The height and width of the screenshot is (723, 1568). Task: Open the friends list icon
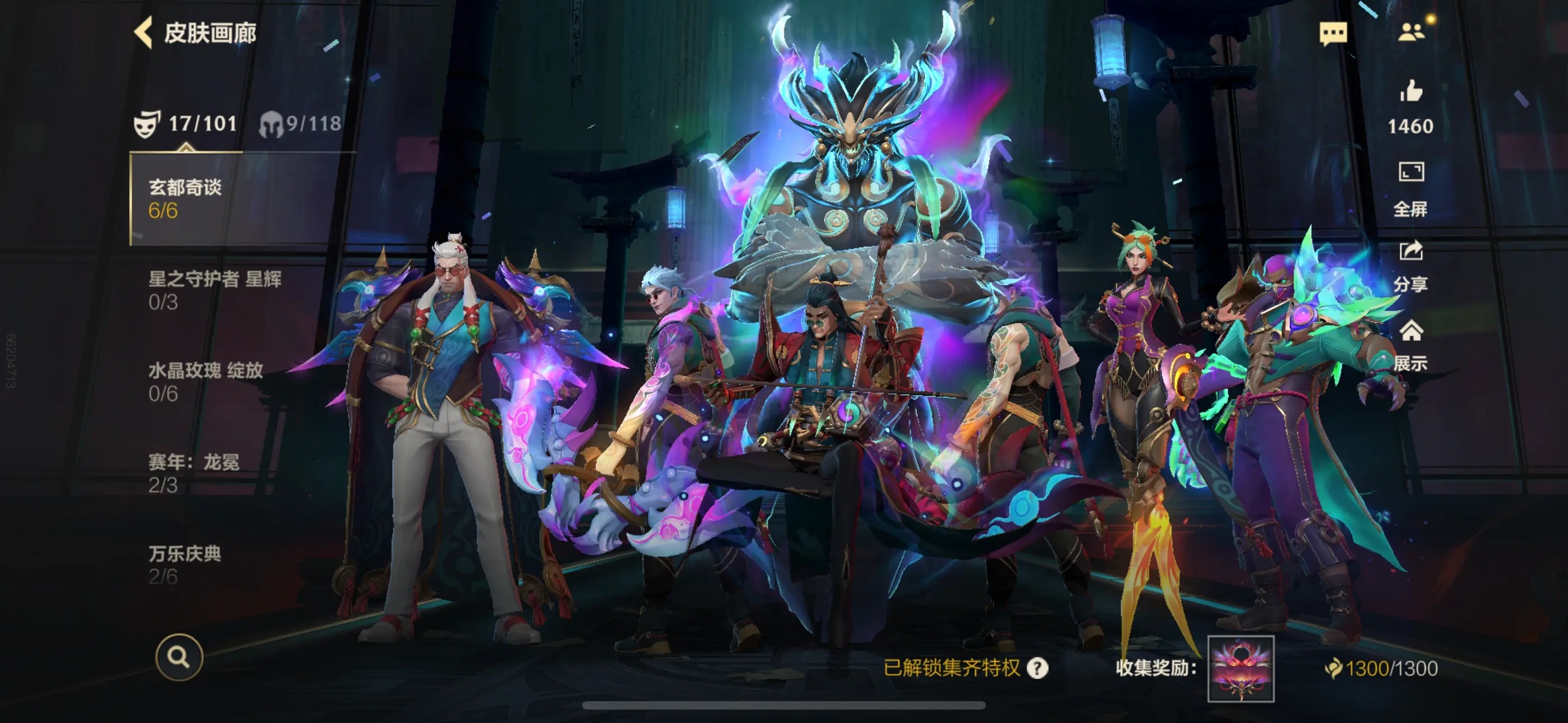pos(1411,33)
